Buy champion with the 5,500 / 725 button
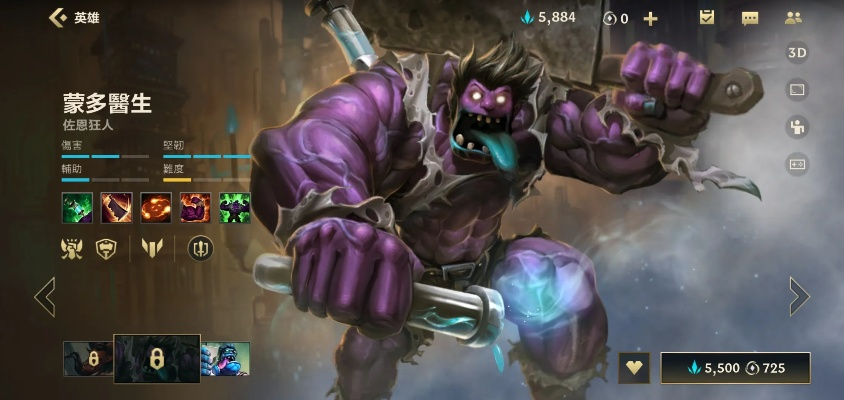The width and height of the screenshot is (844, 400). coord(735,368)
